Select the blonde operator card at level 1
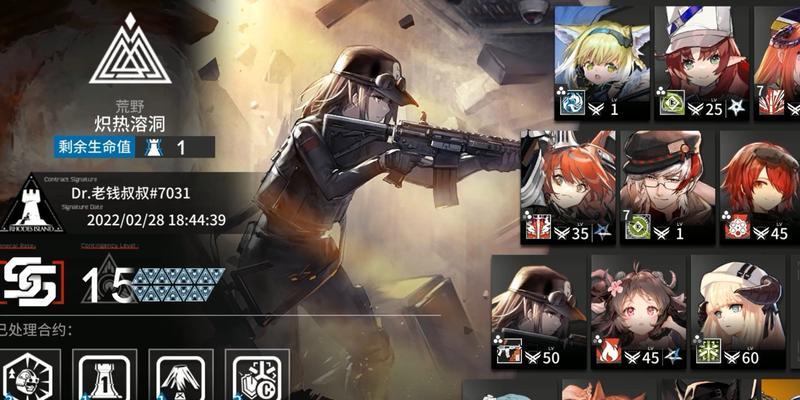The image size is (800, 400). [x=602, y=62]
